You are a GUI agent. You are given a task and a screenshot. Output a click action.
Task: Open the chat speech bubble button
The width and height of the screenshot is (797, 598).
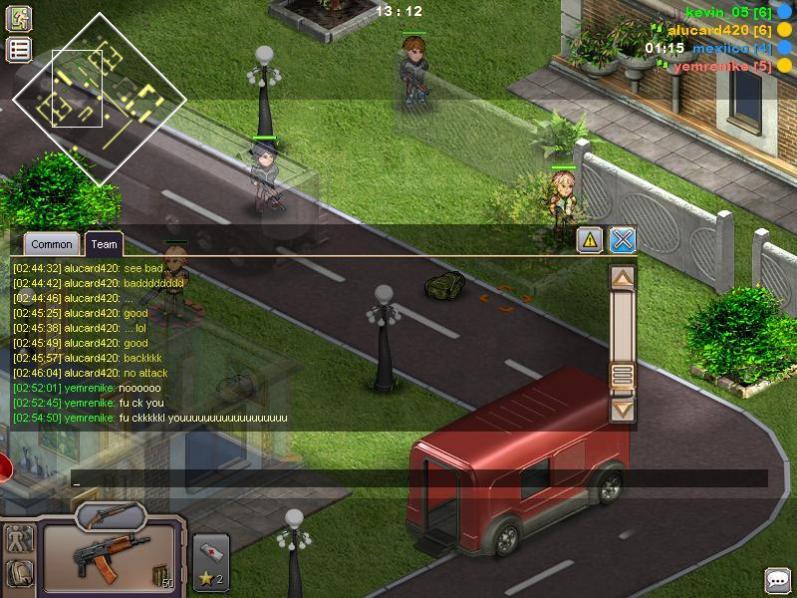point(777,579)
